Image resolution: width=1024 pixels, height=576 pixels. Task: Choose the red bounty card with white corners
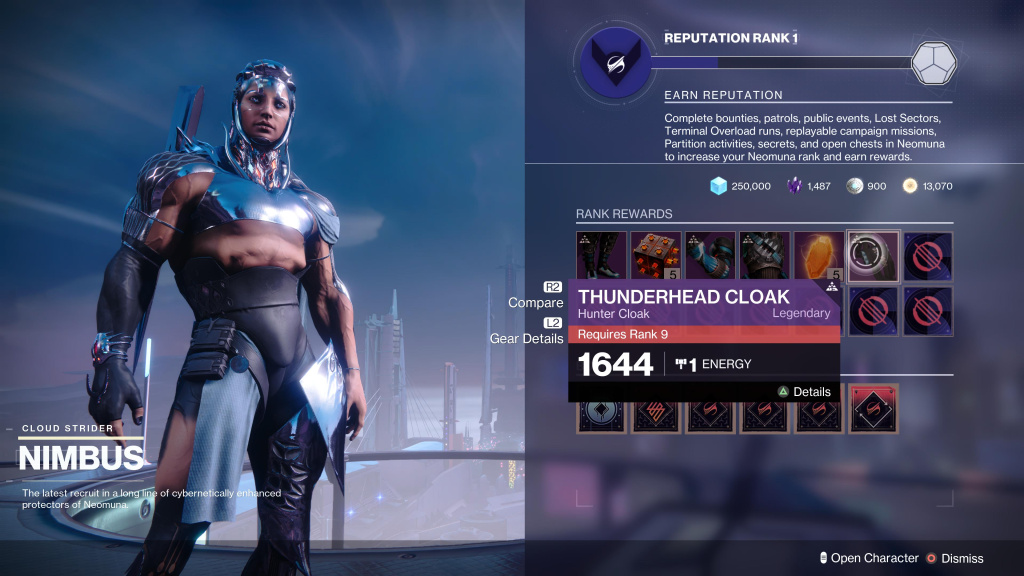pos(873,409)
